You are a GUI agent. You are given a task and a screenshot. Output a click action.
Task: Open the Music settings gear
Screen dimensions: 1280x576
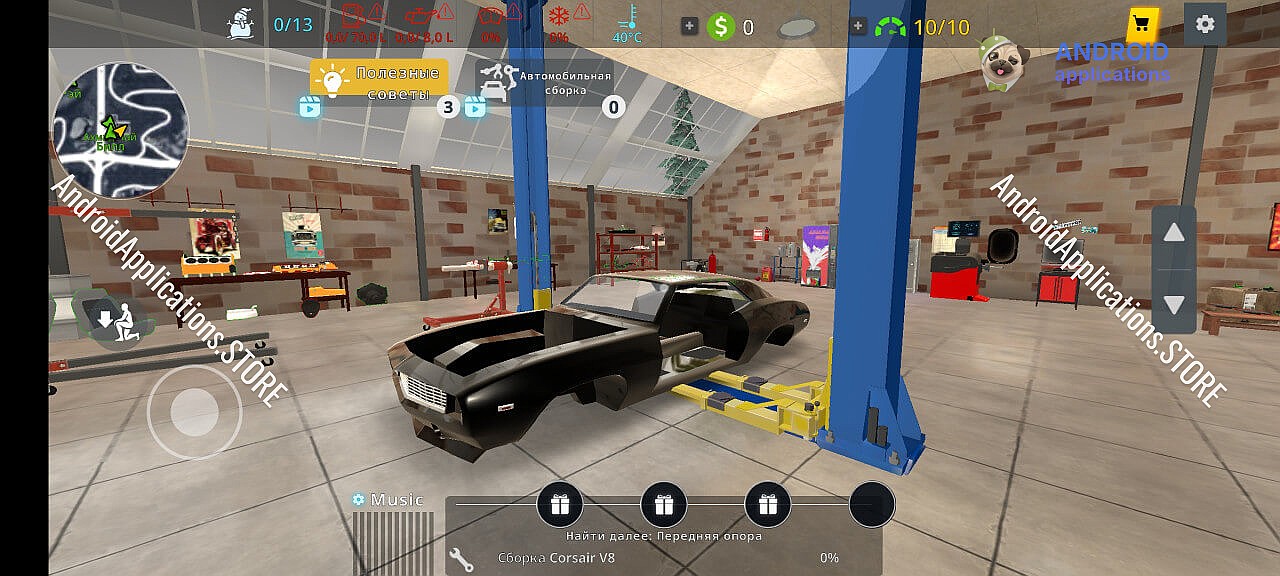[358, 499]
